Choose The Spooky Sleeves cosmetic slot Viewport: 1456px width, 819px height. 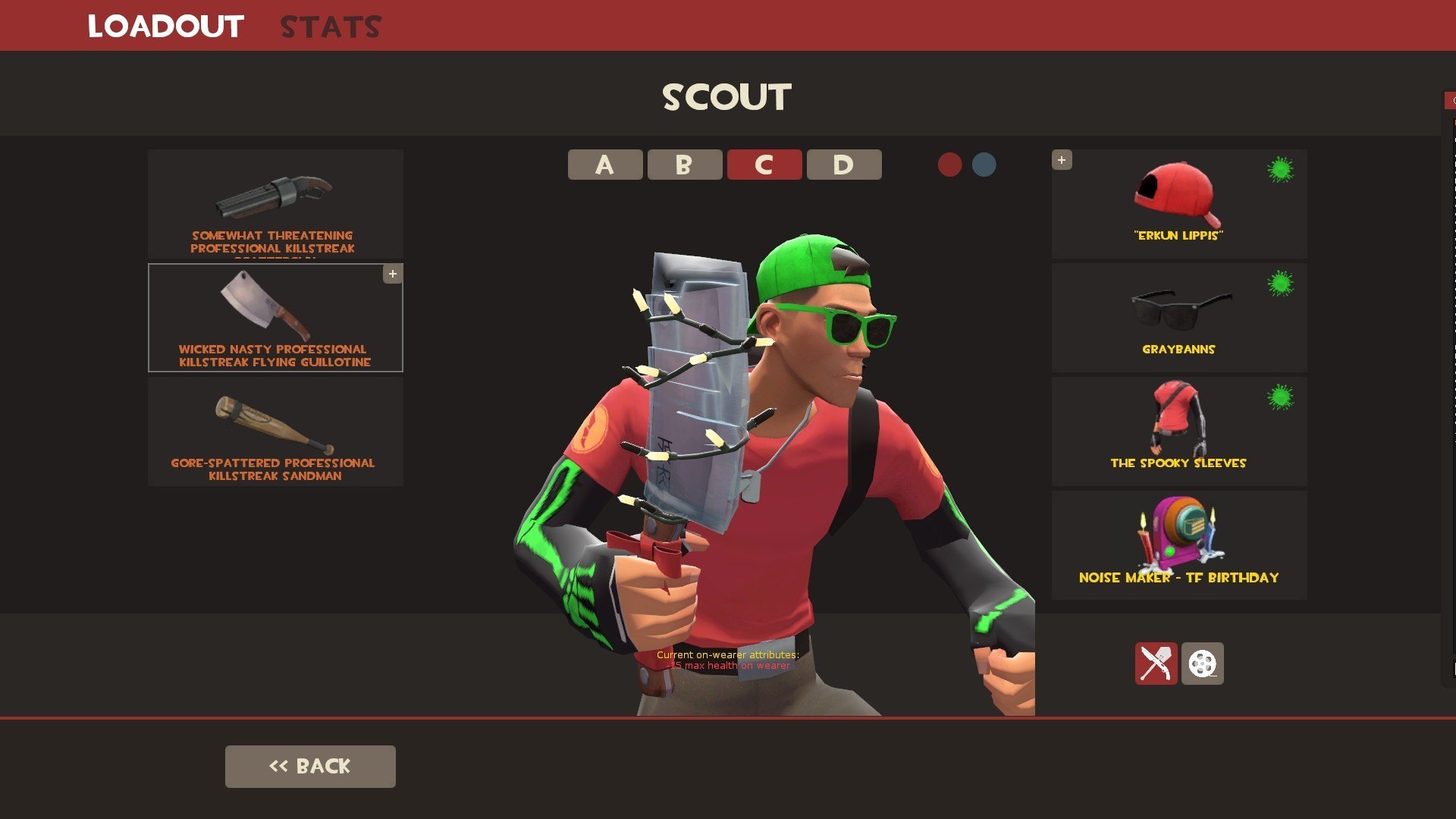tap(1178, 431)
